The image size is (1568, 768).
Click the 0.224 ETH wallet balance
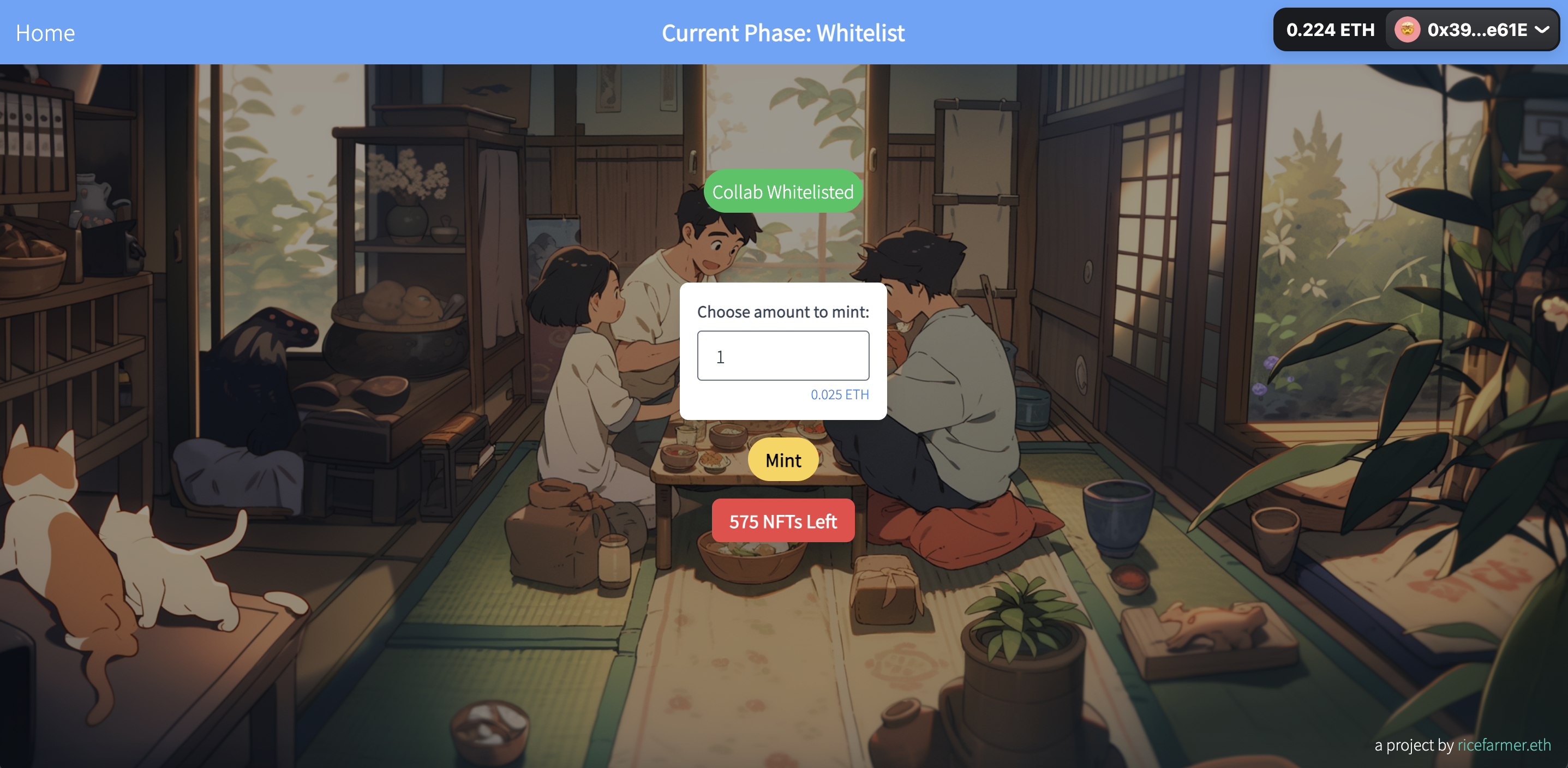(x=1330, y=30)
